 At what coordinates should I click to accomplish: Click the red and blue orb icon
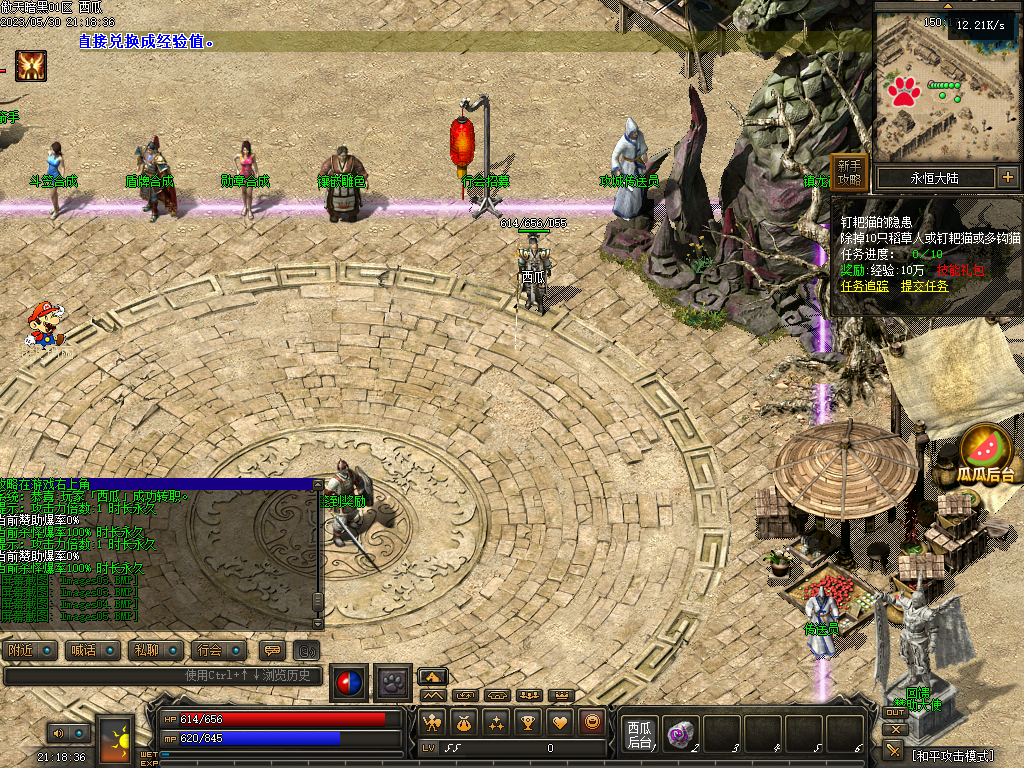coord(349,681)
